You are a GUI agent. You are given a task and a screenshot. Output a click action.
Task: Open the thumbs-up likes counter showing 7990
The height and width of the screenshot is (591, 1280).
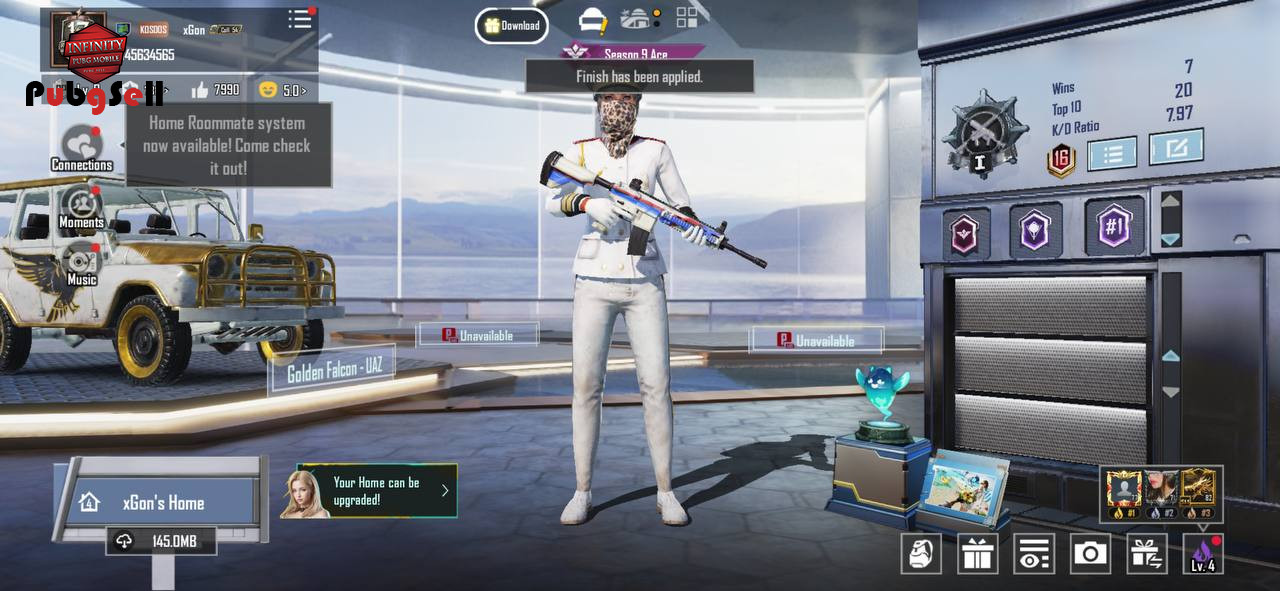pos(216,90)
